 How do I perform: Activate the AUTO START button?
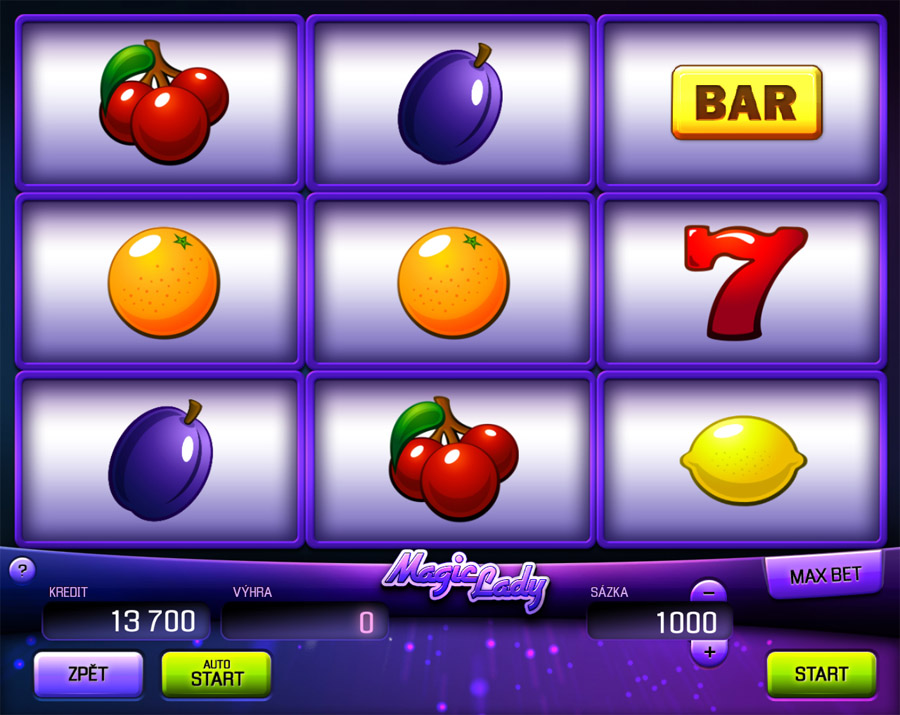click(216, 673)
